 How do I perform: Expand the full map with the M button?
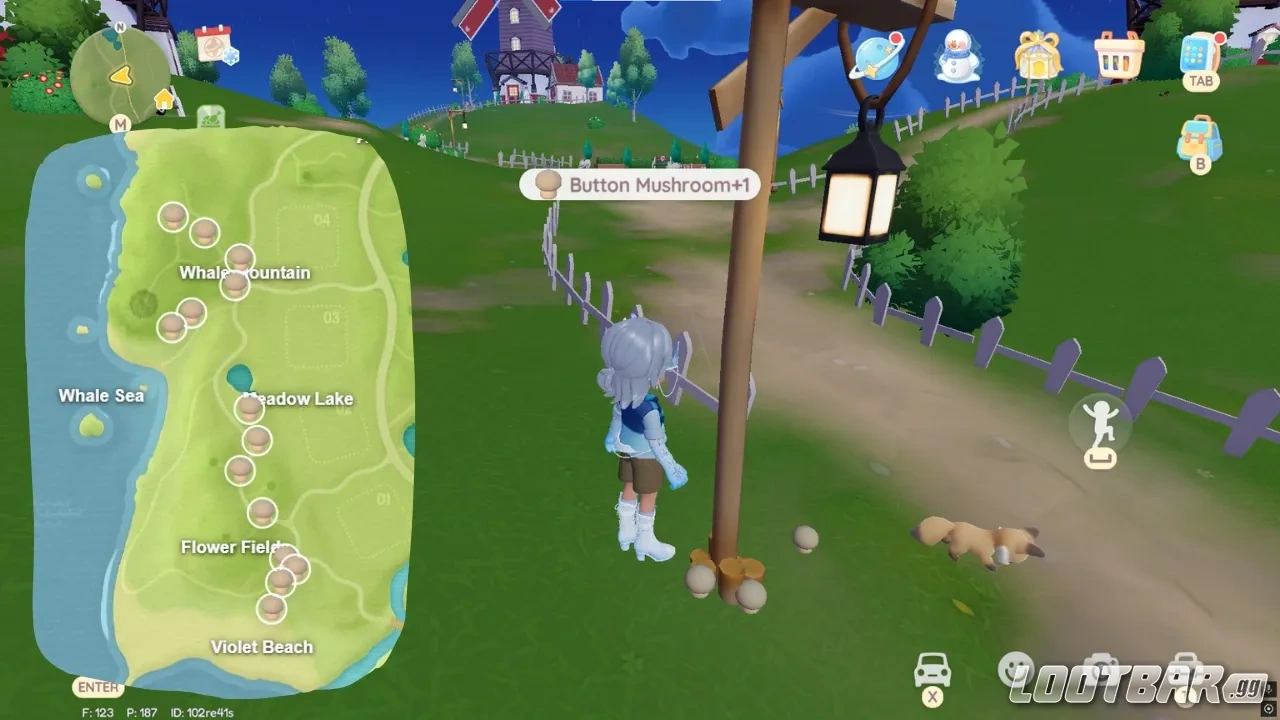[x=121, y=123]
